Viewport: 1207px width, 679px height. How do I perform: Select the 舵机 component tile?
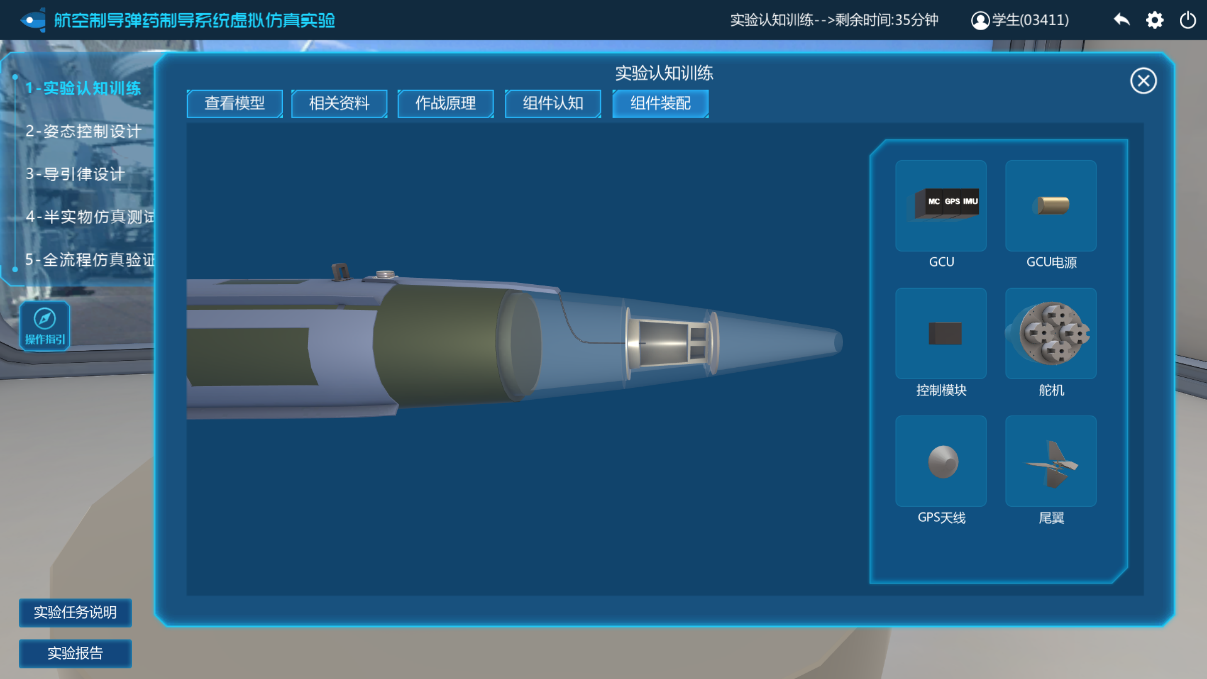1050,333
